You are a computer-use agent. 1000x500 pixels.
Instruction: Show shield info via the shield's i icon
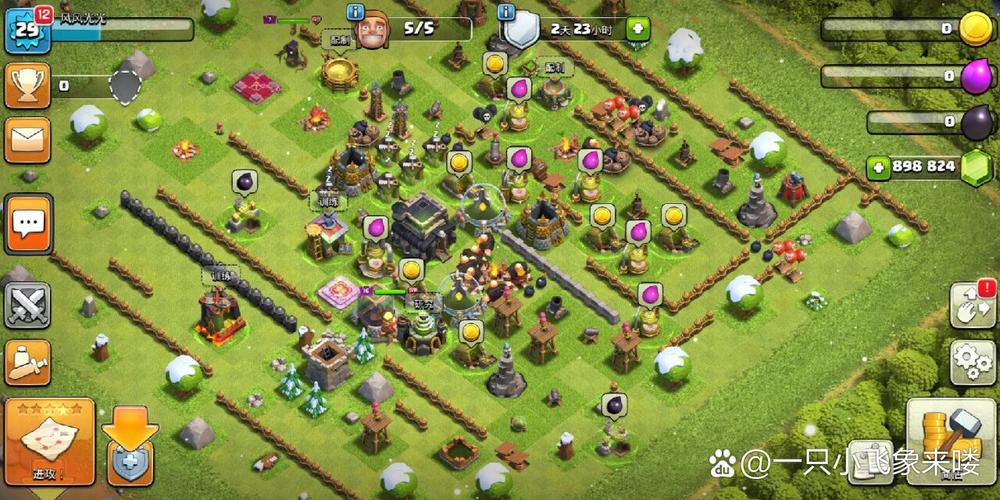coord(506,12)
